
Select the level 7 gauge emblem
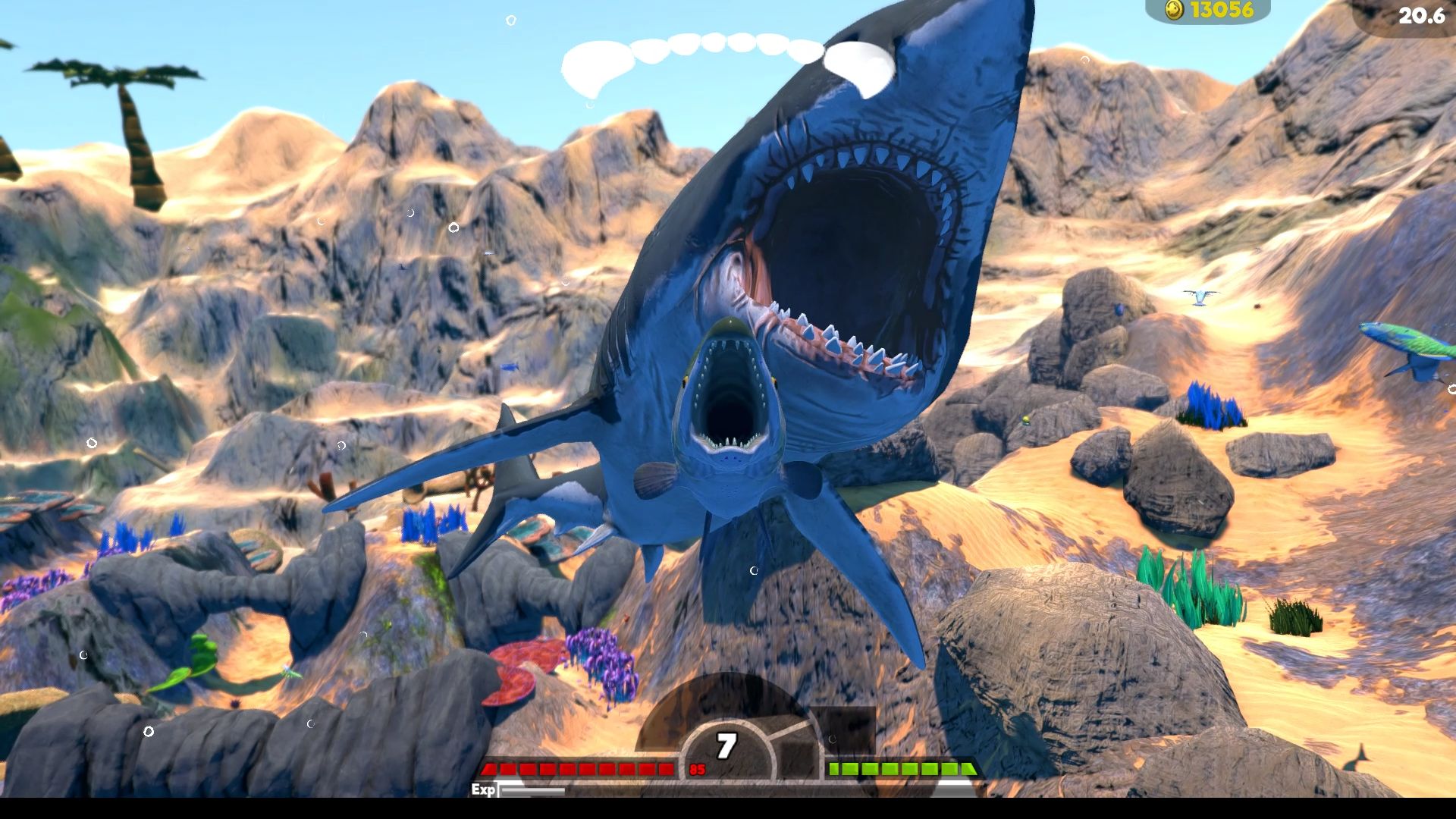(x=726, y=746)
